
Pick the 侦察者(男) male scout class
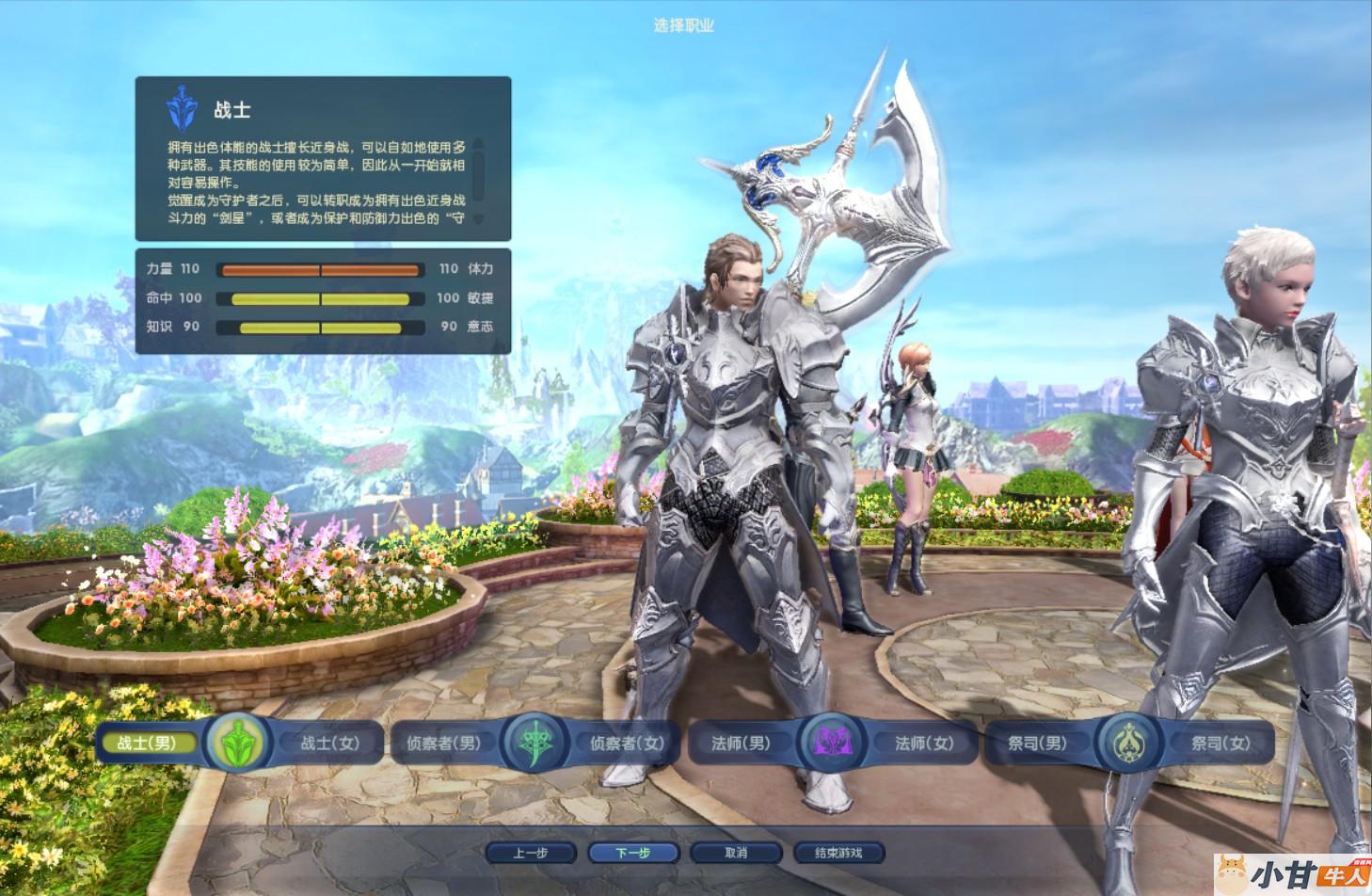coord(443,744)
